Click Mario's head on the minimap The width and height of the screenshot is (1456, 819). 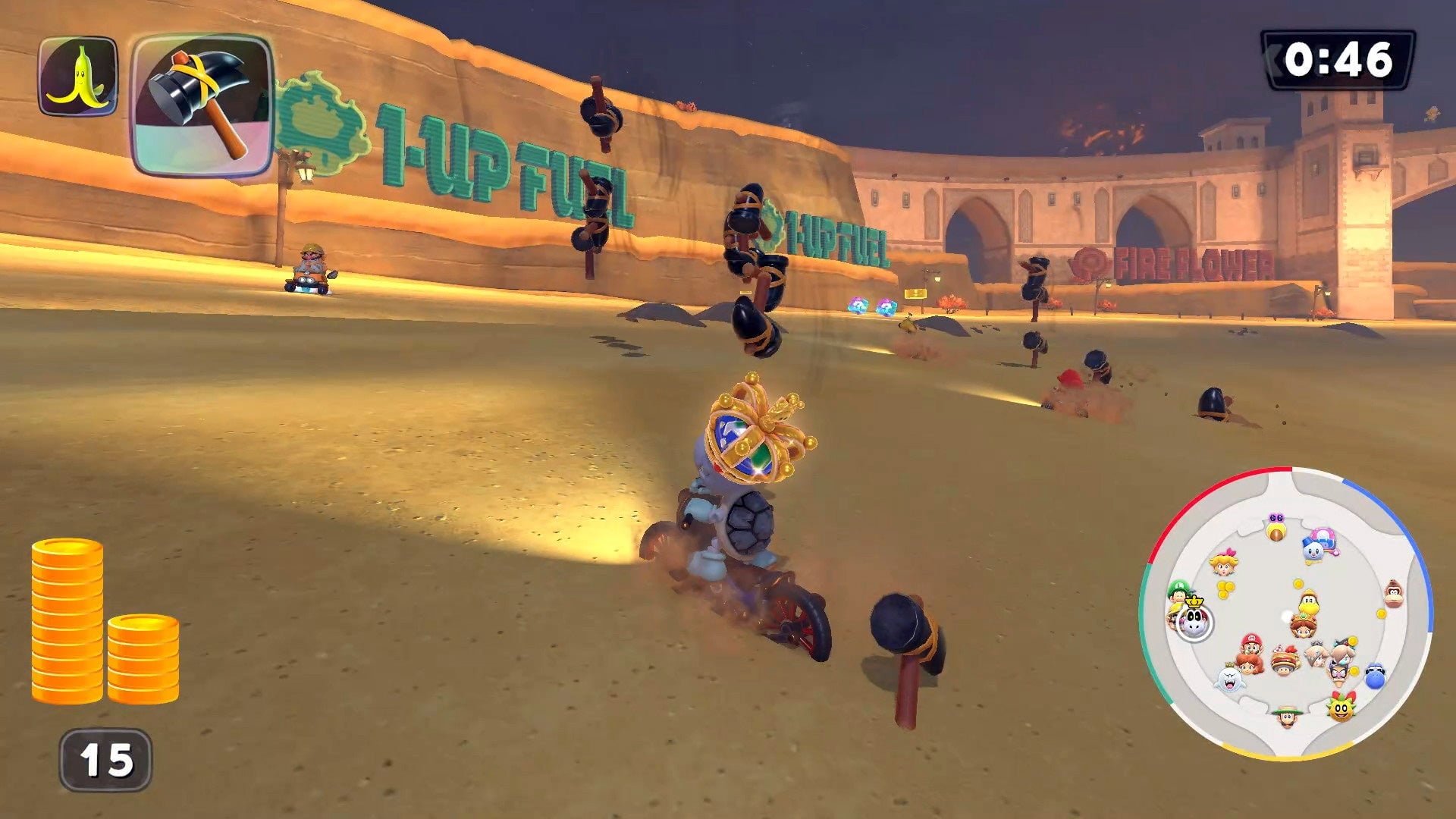(1251, 645)
